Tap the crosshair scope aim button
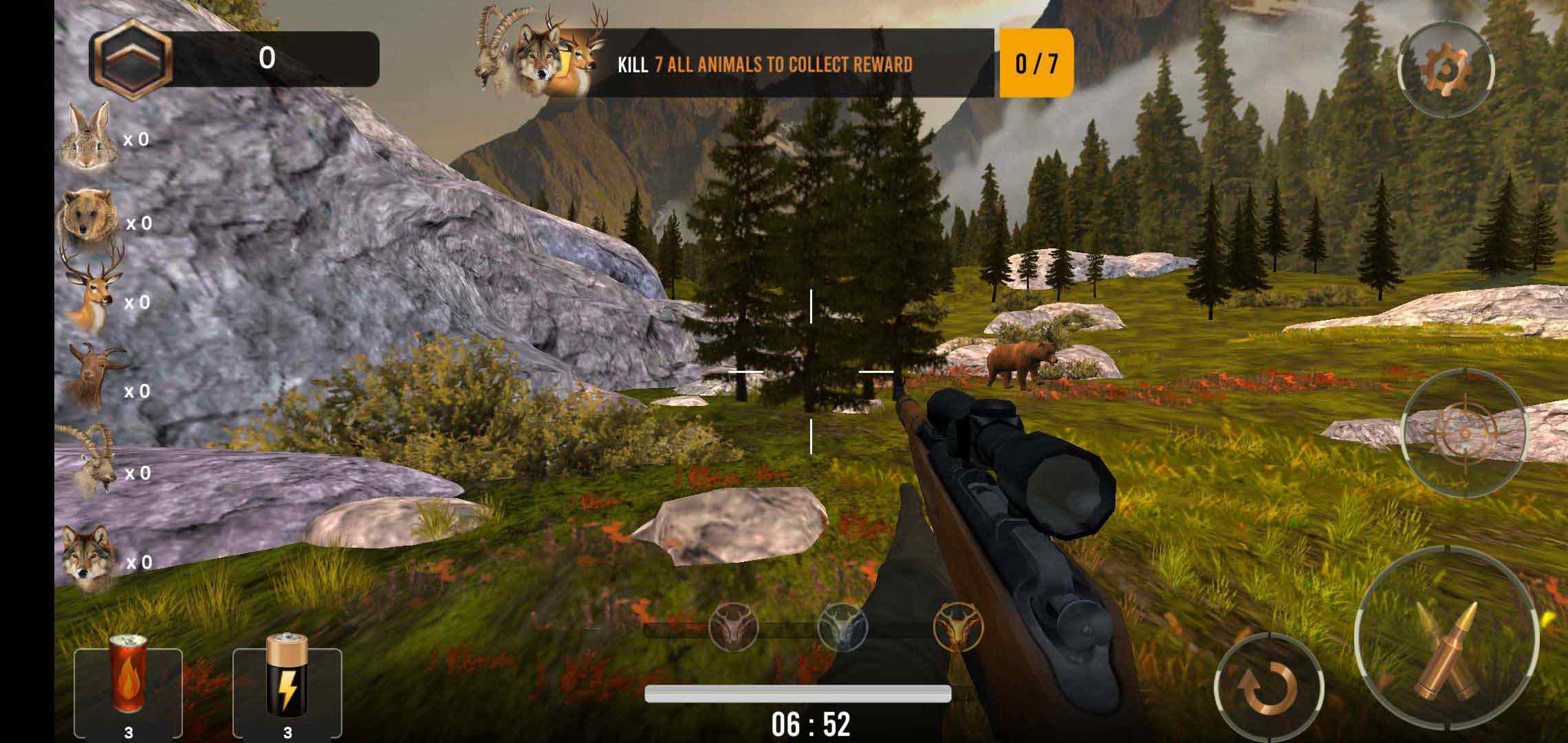 tap(1463, 433)
